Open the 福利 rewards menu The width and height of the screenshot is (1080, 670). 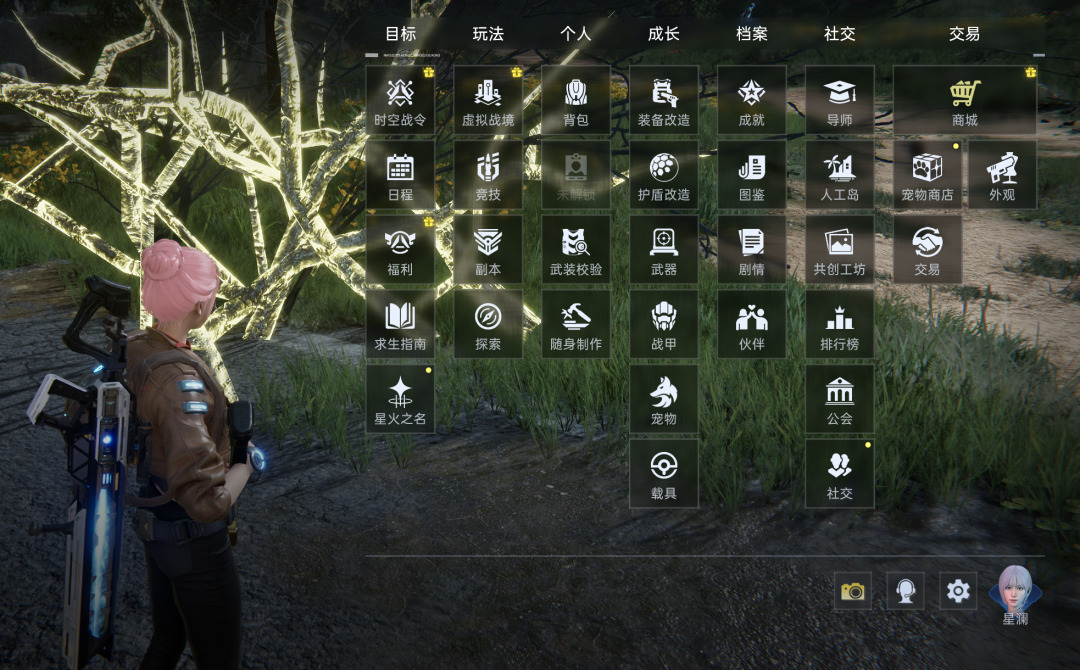(400, 249)
